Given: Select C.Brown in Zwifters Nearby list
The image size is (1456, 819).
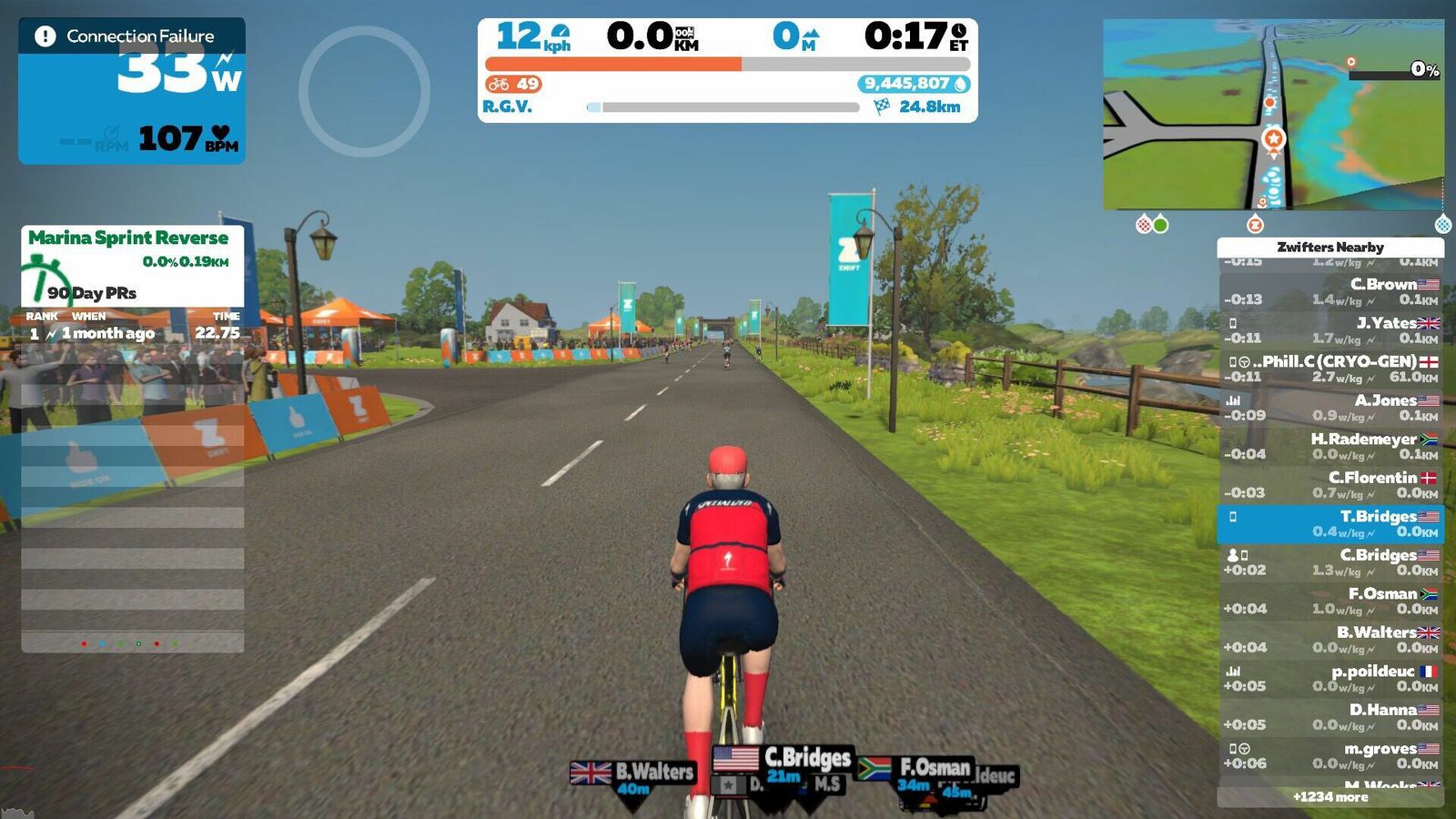Looking at the screenshot, I should point(1330,291).
